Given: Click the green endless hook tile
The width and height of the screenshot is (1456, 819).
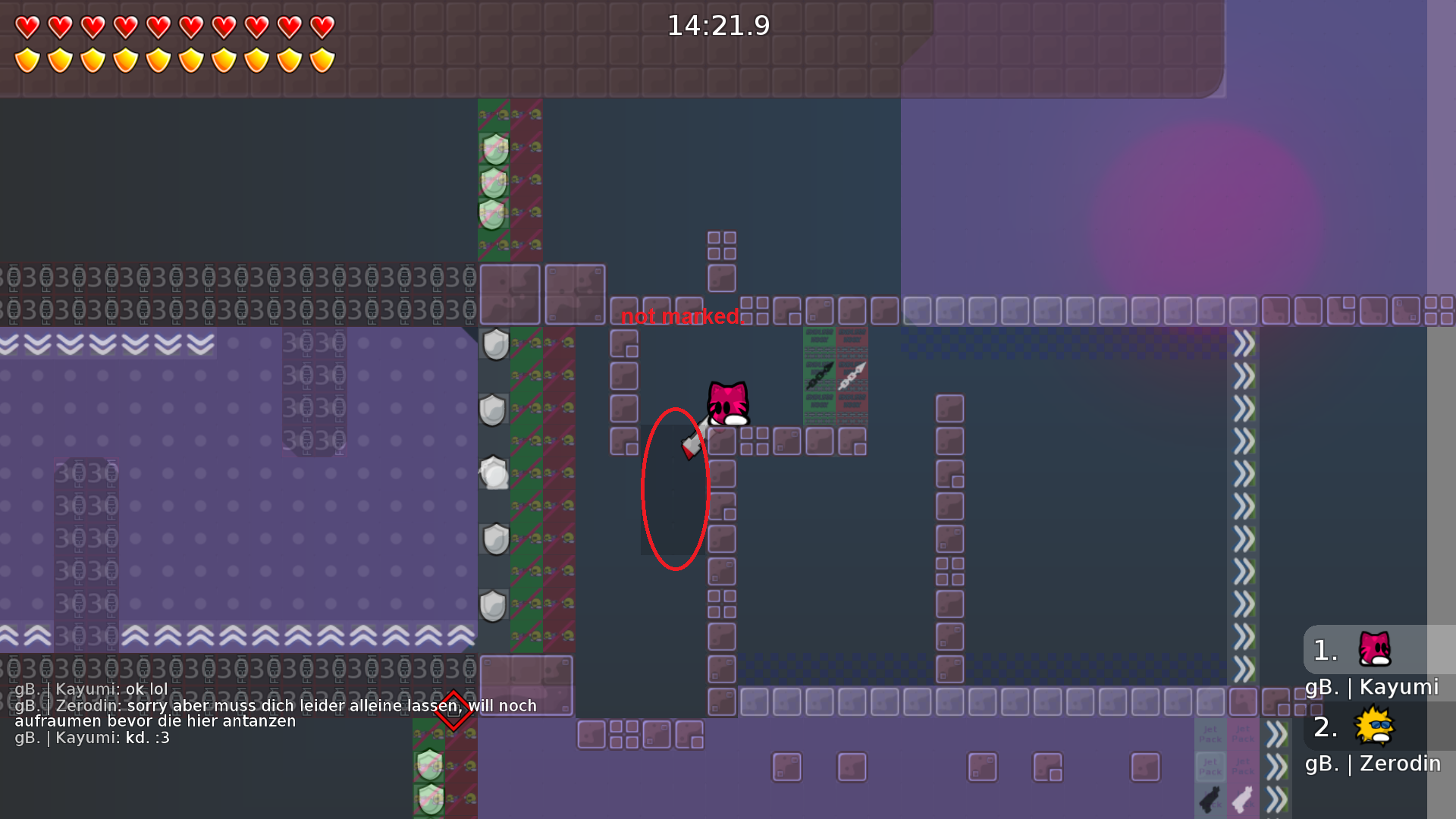Looking at the screenshot, I should point(819,375).
